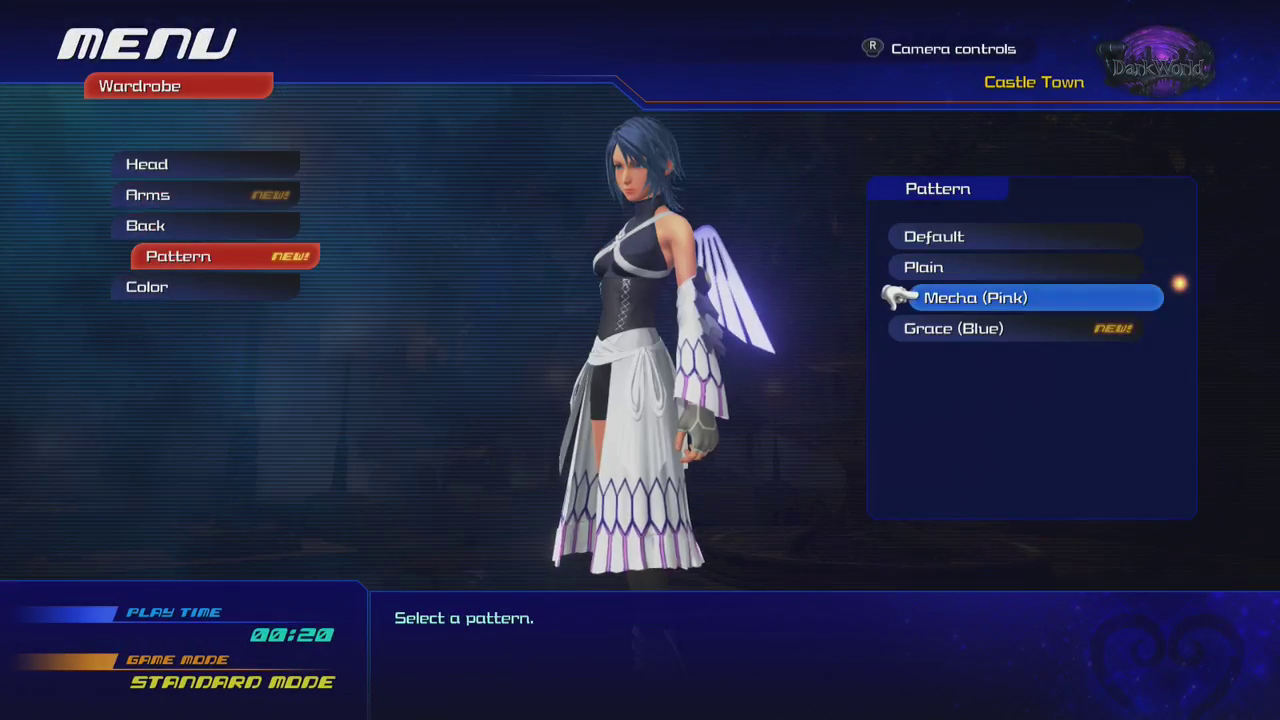Viewport: 1280px width, 720px height.
Task: Click the Wardrobe menu header tab
Action: tap(178, 86)
